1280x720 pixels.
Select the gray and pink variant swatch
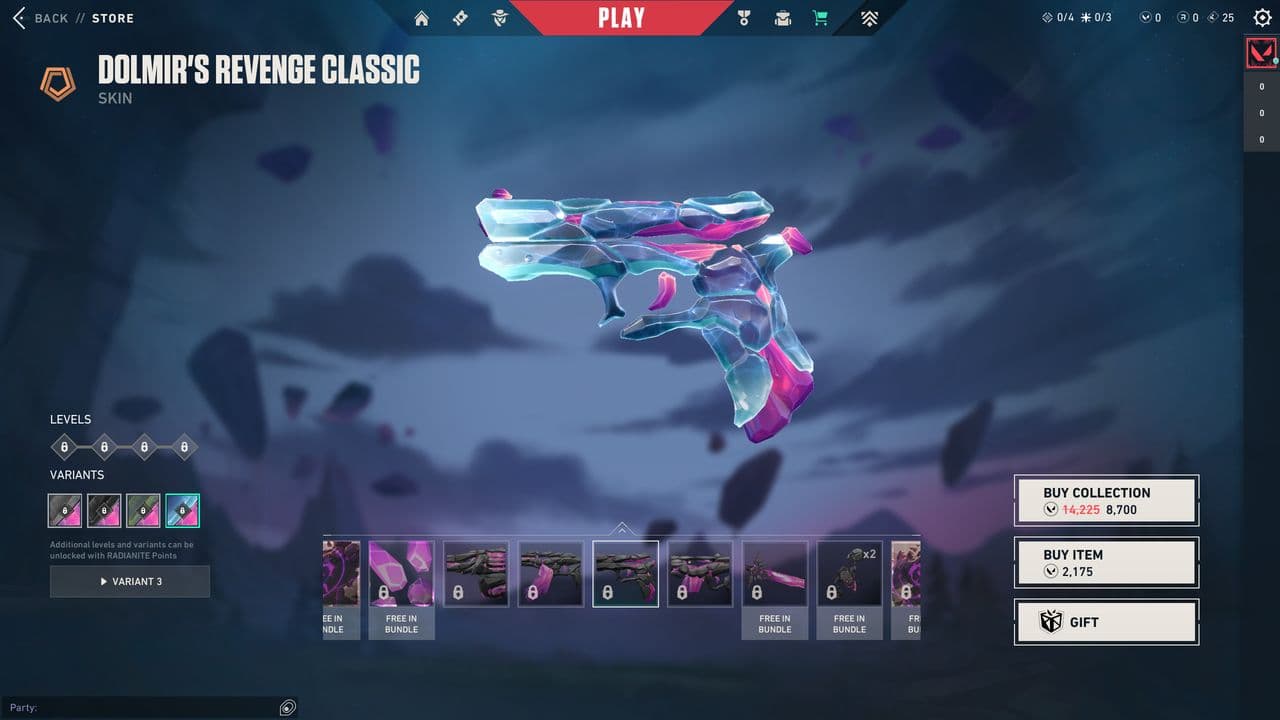point(65,511)
